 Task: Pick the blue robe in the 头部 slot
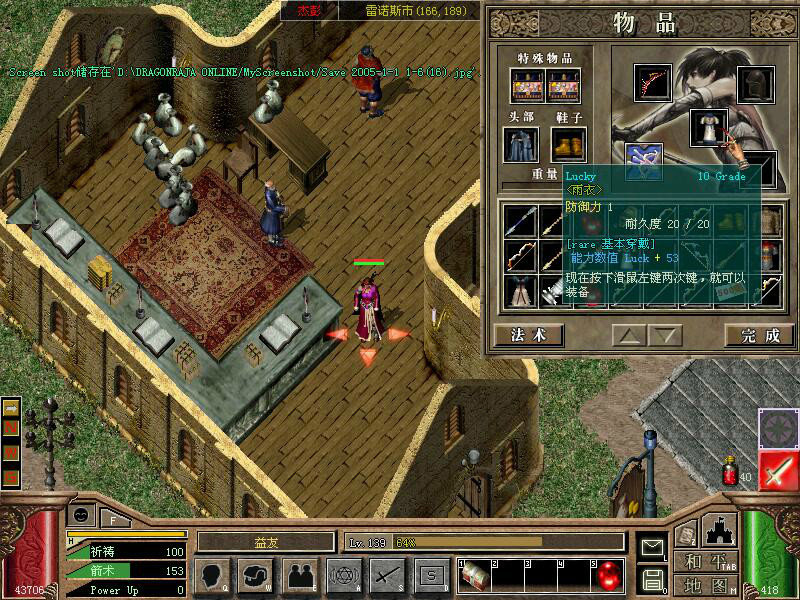click(521, 145)
